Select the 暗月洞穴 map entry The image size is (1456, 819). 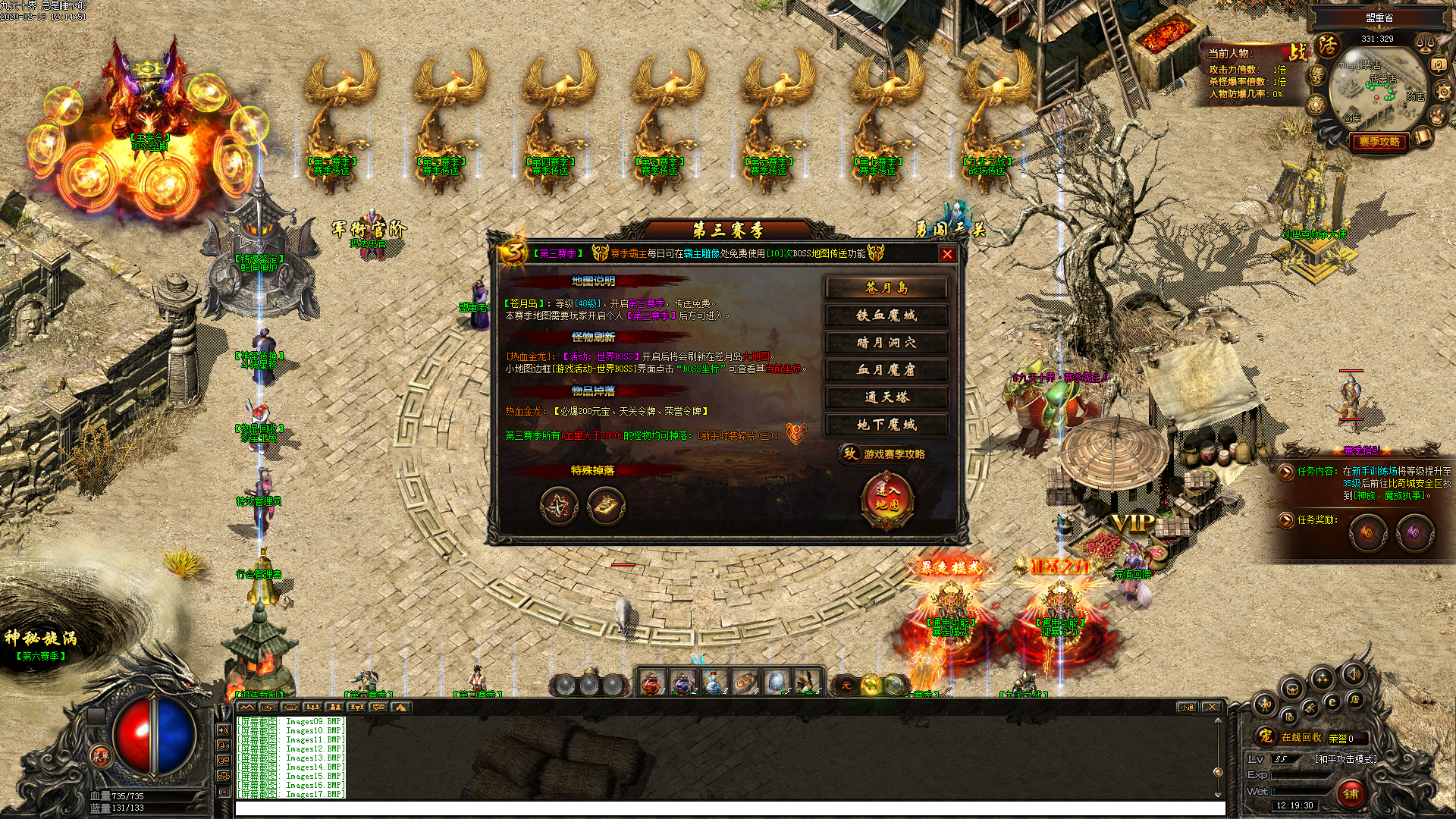tap(886, 343)
